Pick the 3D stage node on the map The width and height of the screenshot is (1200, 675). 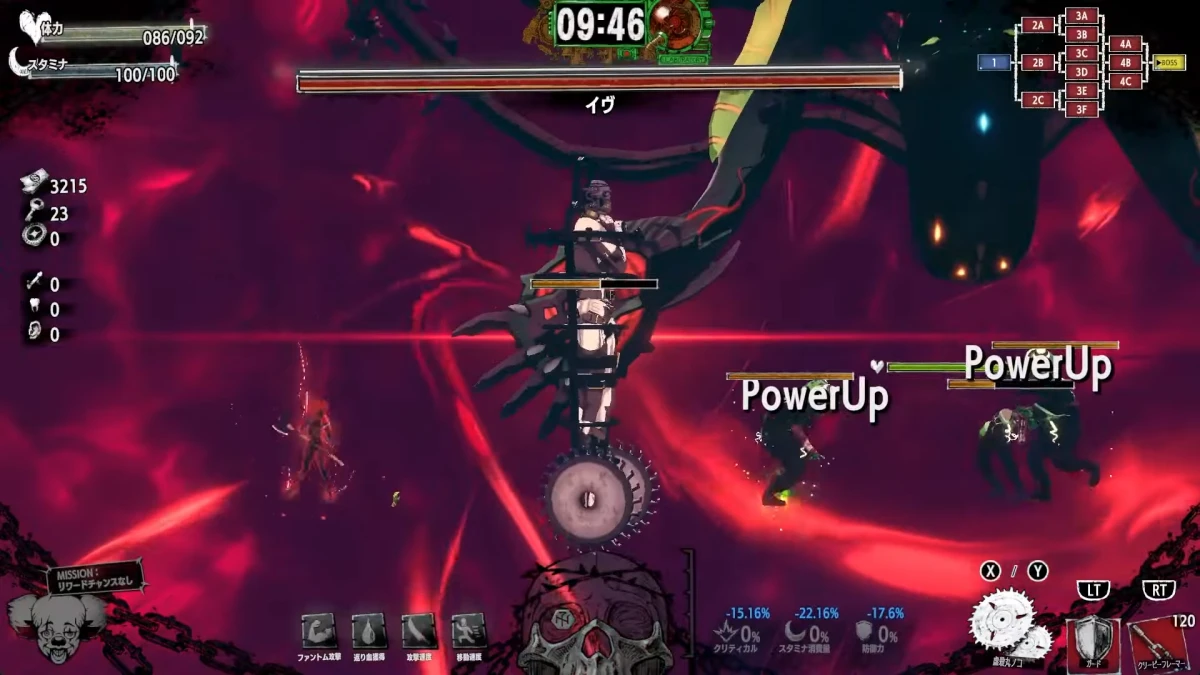tap(1081, 72)
